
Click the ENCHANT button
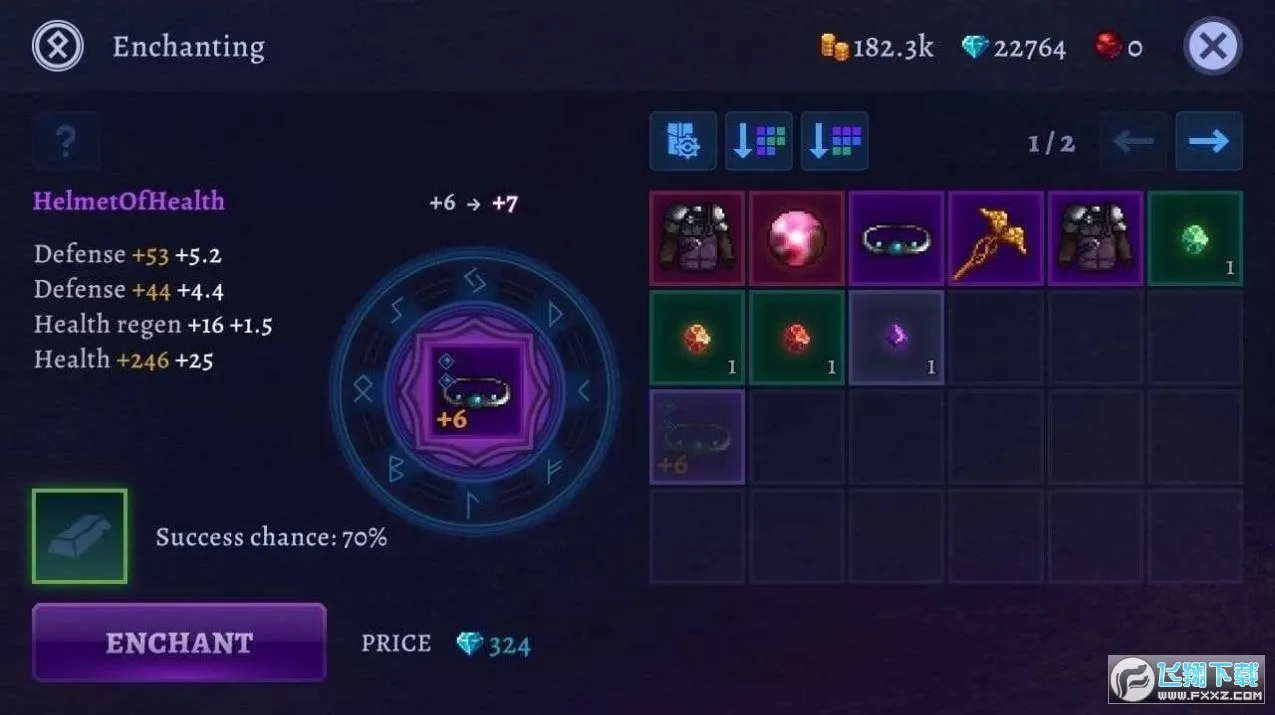(x=179, y=642)
